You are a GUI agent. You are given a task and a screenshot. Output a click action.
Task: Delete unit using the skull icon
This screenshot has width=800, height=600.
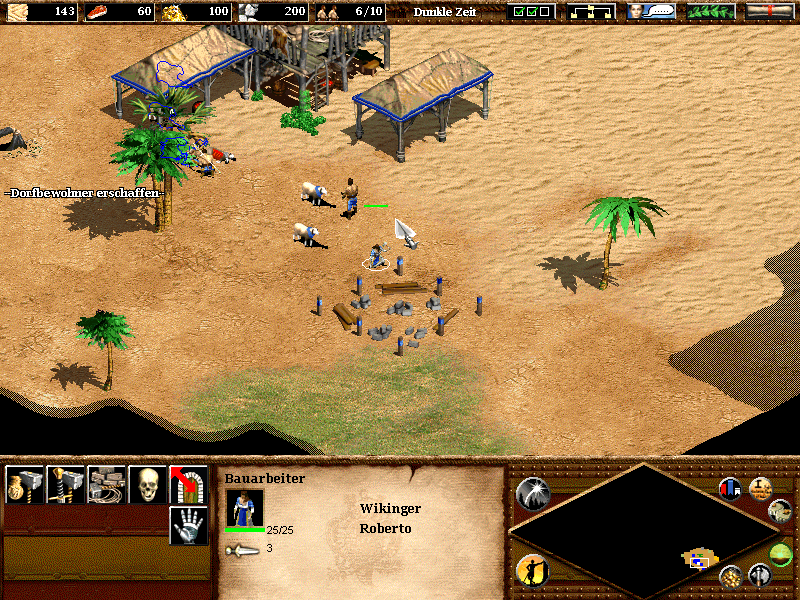[x=147, y=485]
